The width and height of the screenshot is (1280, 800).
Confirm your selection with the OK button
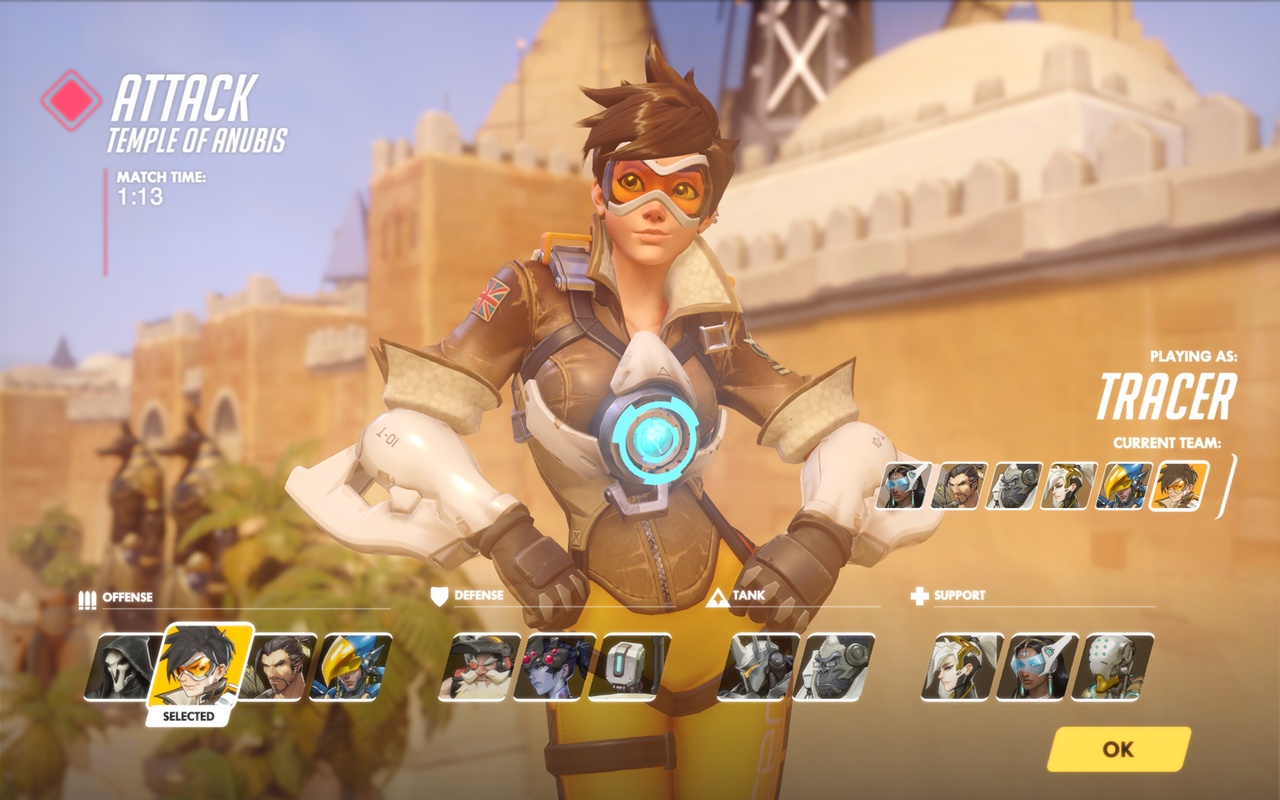pos(1120,747)
